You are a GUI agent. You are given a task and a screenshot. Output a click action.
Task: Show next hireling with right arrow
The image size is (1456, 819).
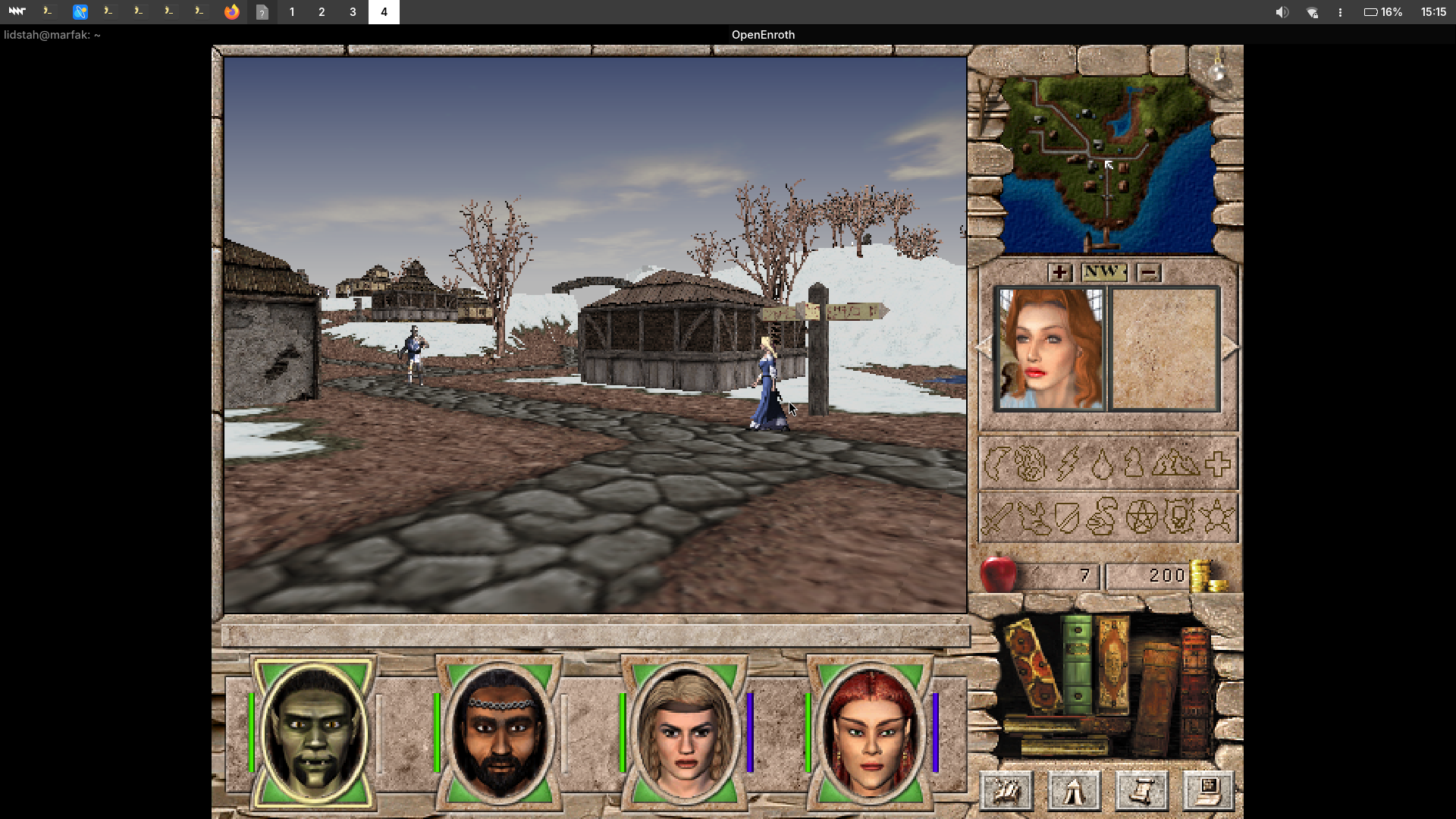coord(1229,347)
